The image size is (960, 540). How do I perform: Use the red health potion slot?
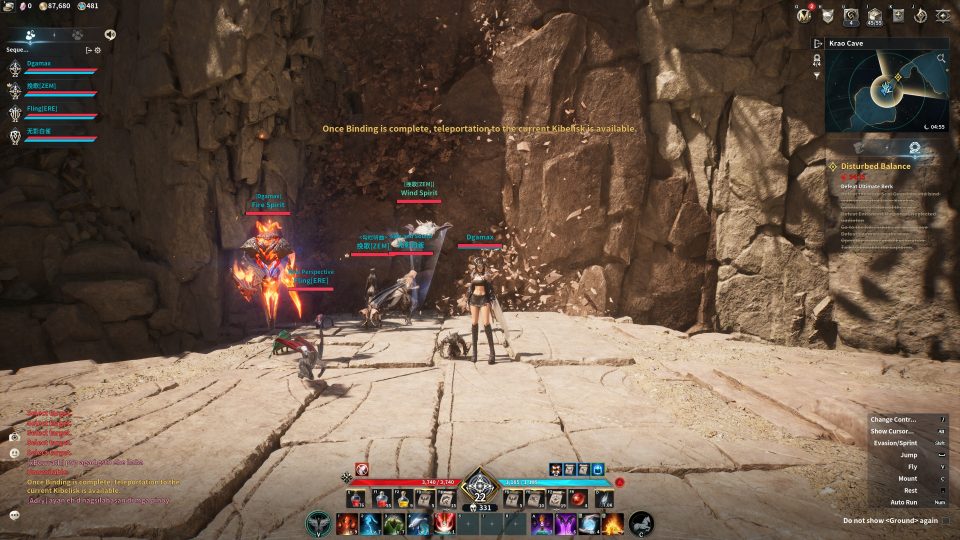(x=358, y=498)
